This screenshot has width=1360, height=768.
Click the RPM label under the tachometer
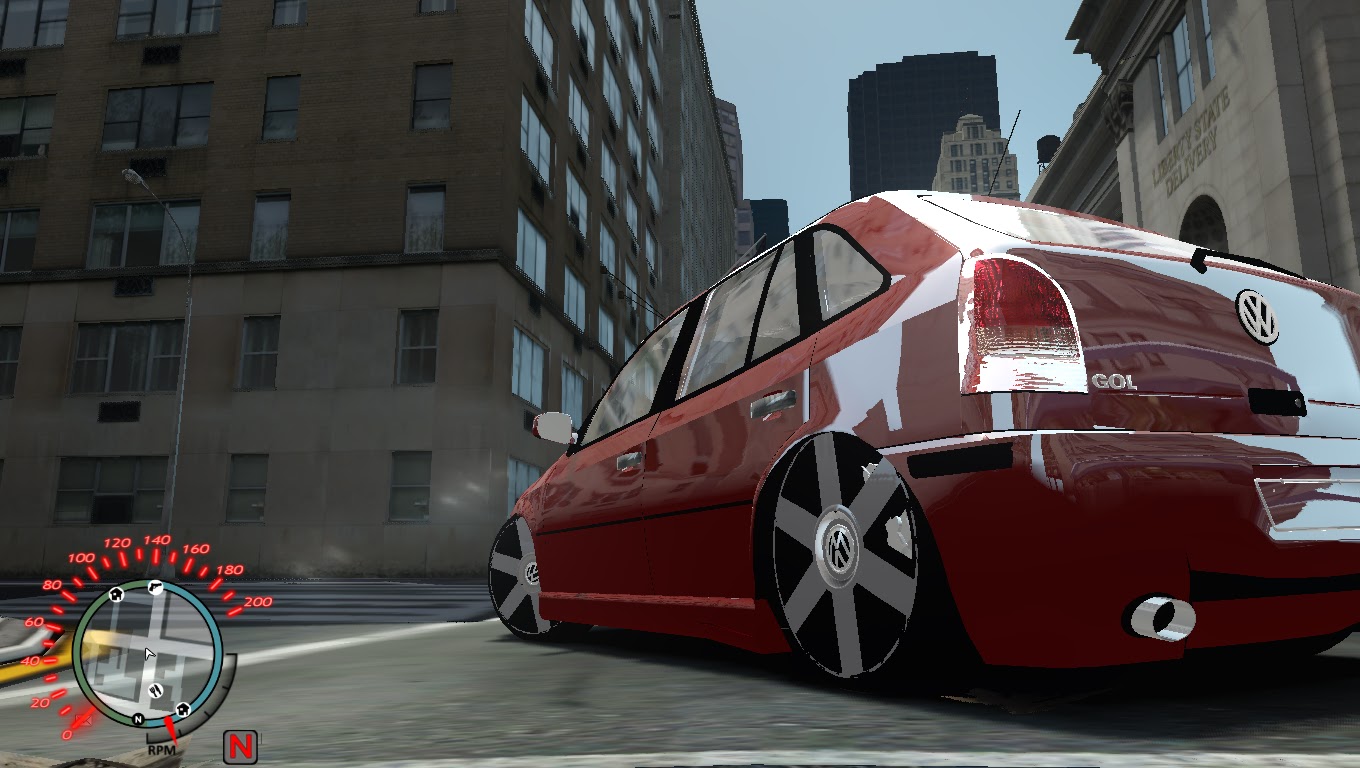click(161, 750)
